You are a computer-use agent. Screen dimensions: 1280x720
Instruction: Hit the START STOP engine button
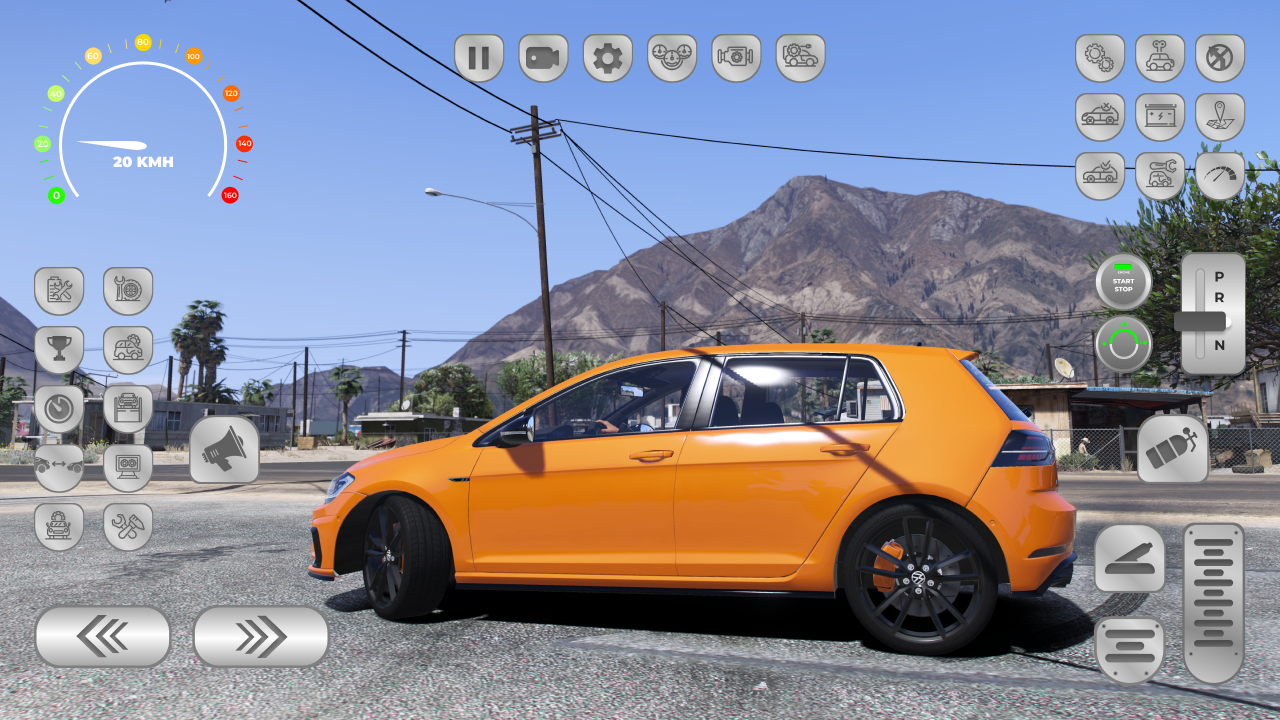click(1123, 282)
